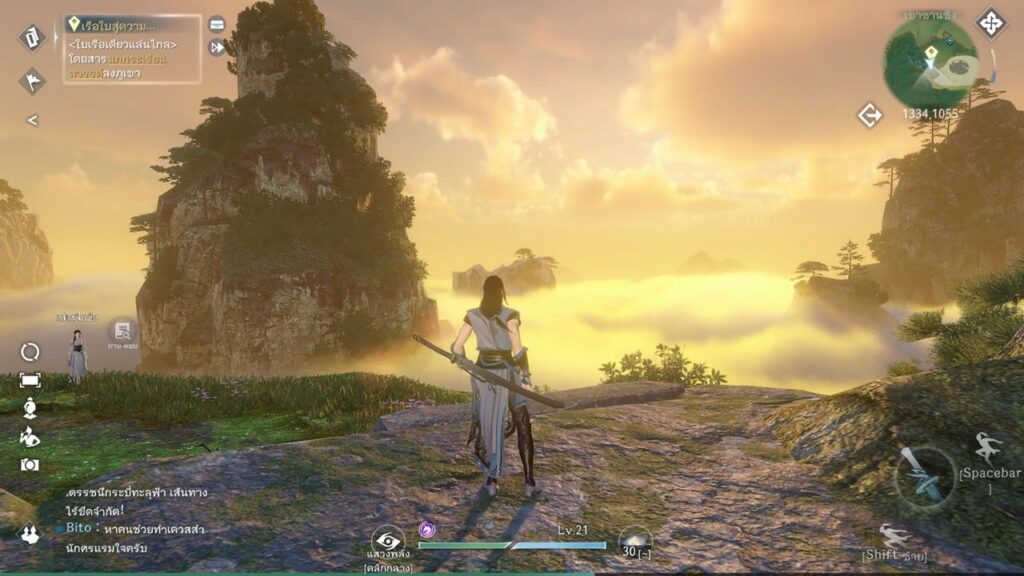Viewport: 1024px width, 576px height.
Task: Activate the fast-forward double-arrow quest button
Action: point(217,47)
